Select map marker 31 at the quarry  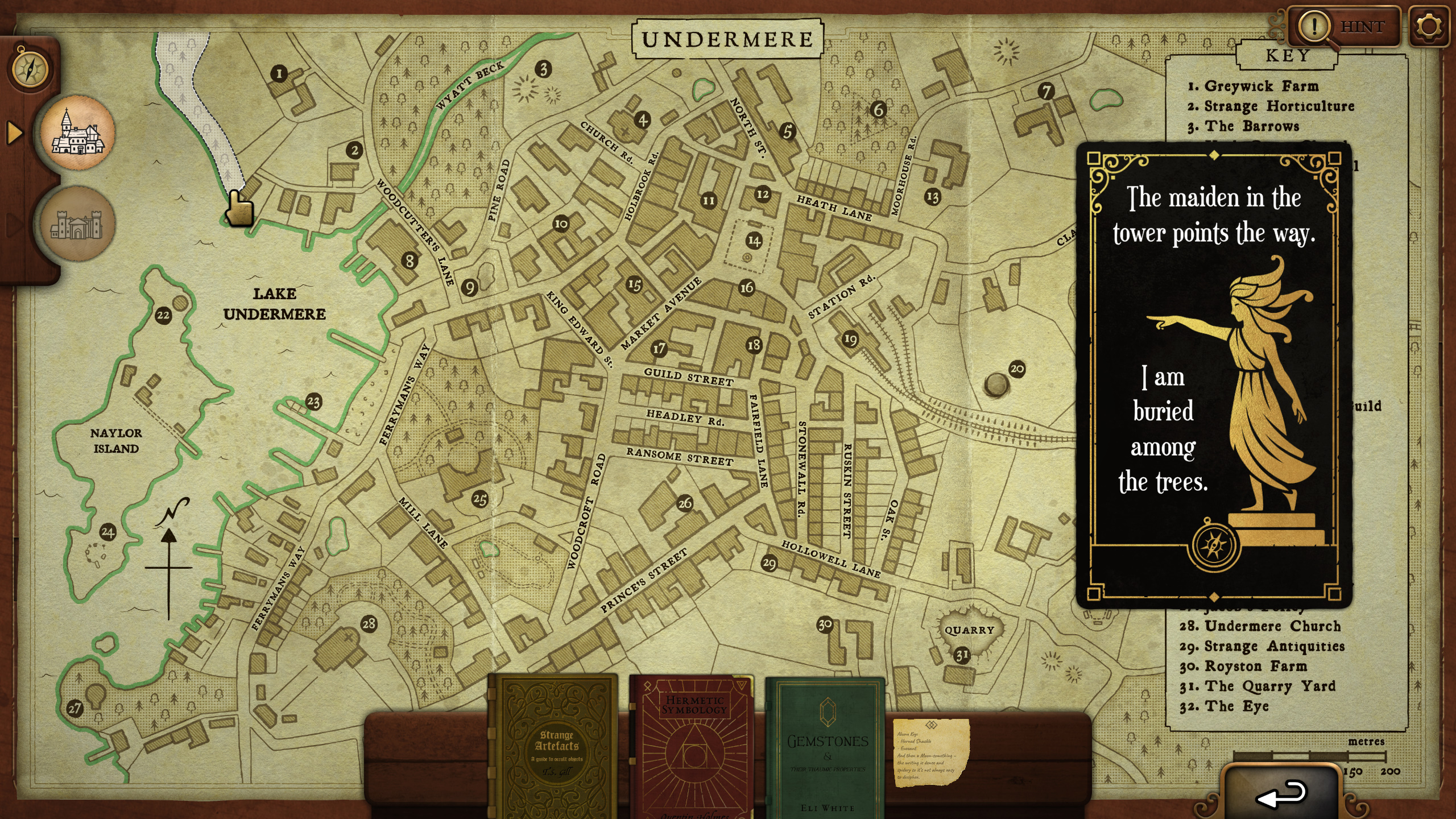click(x=962, y=655)
